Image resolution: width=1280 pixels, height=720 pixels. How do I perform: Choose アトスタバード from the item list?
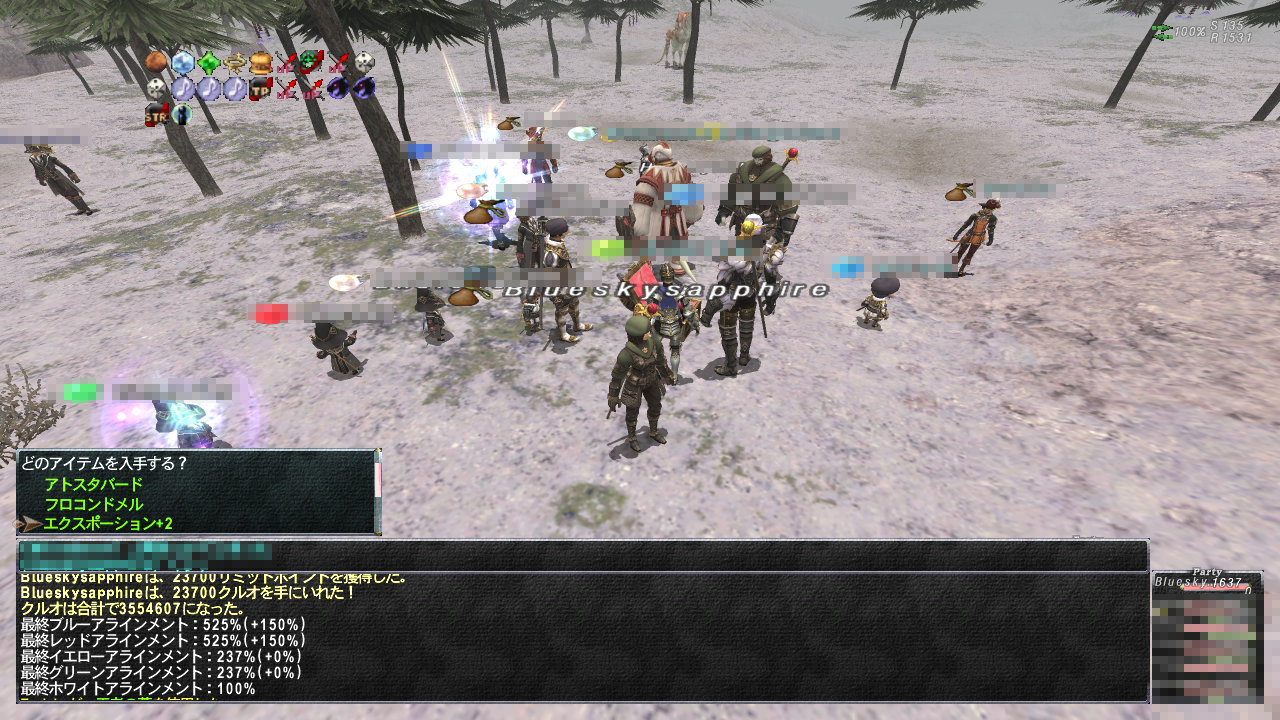click(x=93, y=485)
